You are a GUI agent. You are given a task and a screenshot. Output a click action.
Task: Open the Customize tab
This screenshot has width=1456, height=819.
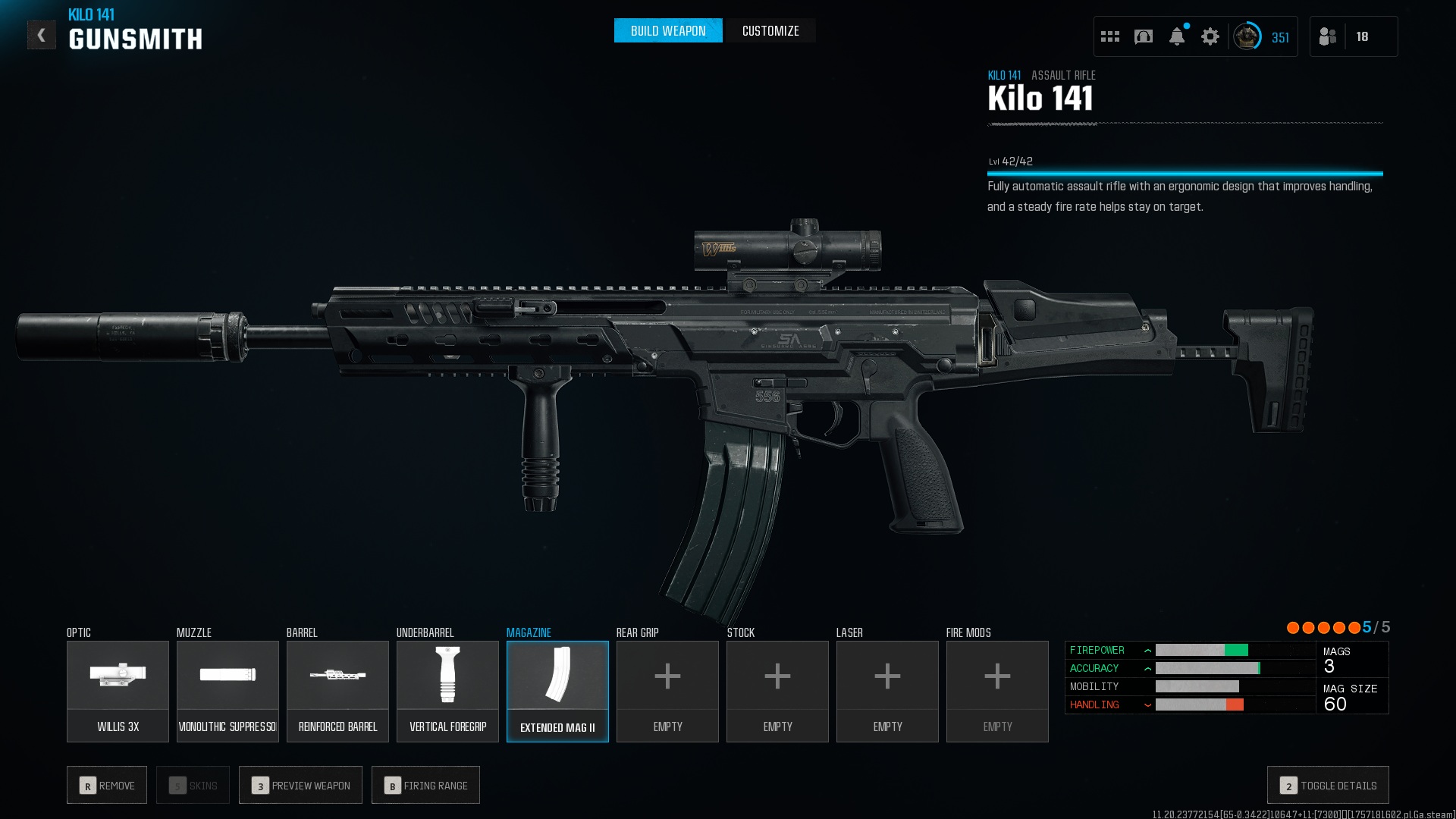(770, 31)
